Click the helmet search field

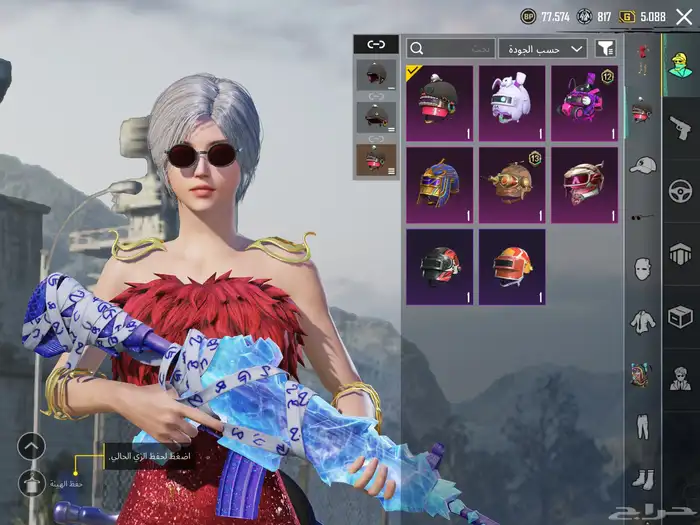[450, 48]
